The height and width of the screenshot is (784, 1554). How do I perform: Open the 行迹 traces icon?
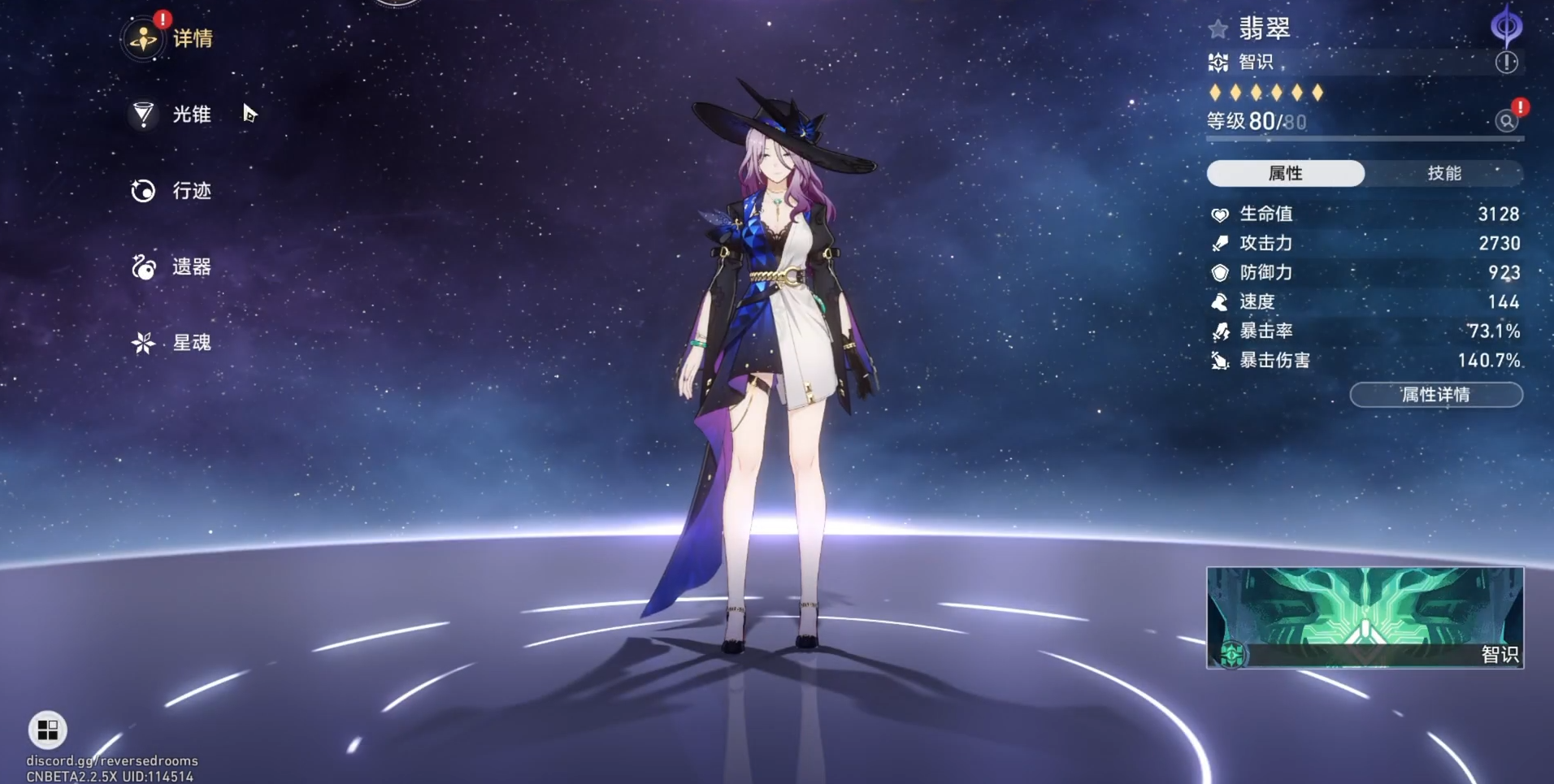pos(143,191)
